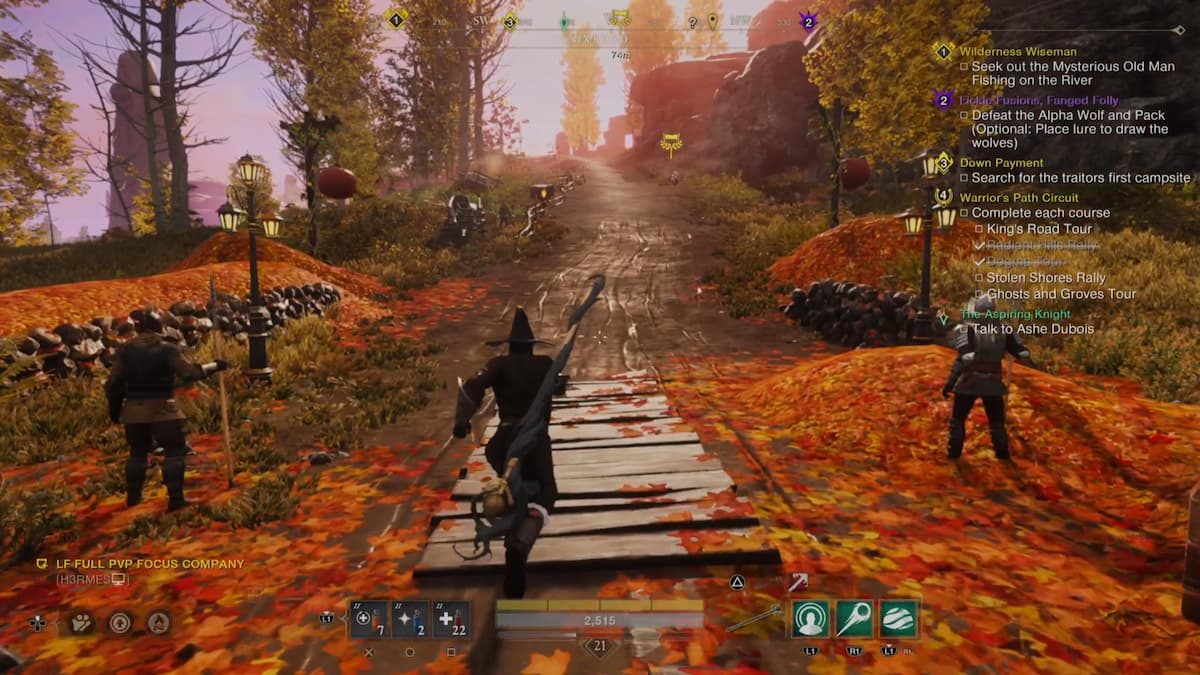Click the King's Road Tour objective
1200x675 pixels.
pyautogui.click(x=1039, y=229)
